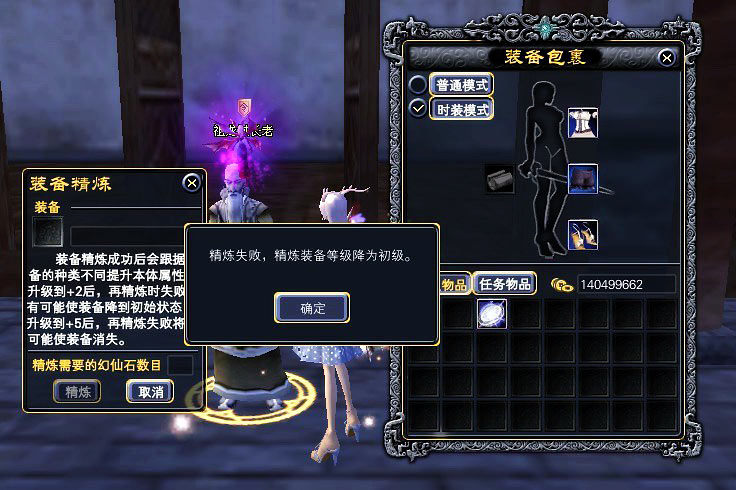
Task: Select the grey scroll item slot
Action: pyautogui.click(x=500, y=179)
